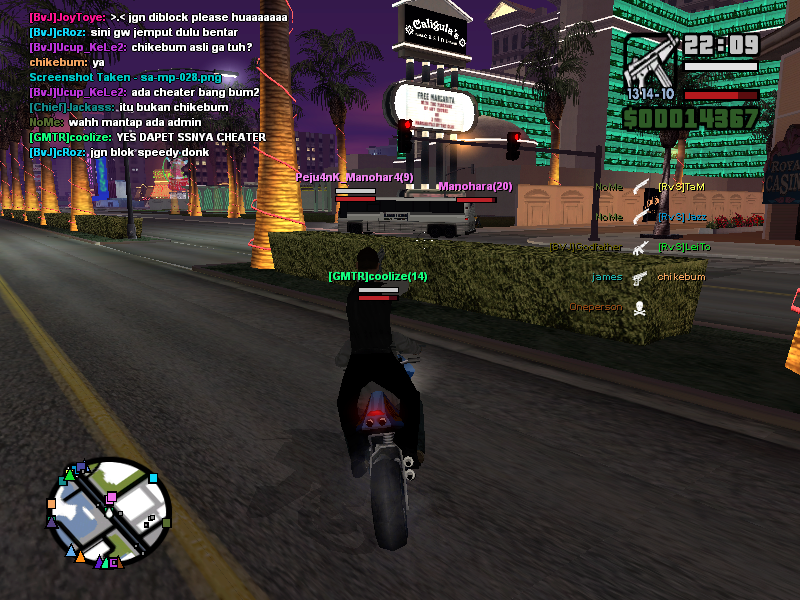Click the [RvS]TaM name in the kill feed

(x=681, y=187)
